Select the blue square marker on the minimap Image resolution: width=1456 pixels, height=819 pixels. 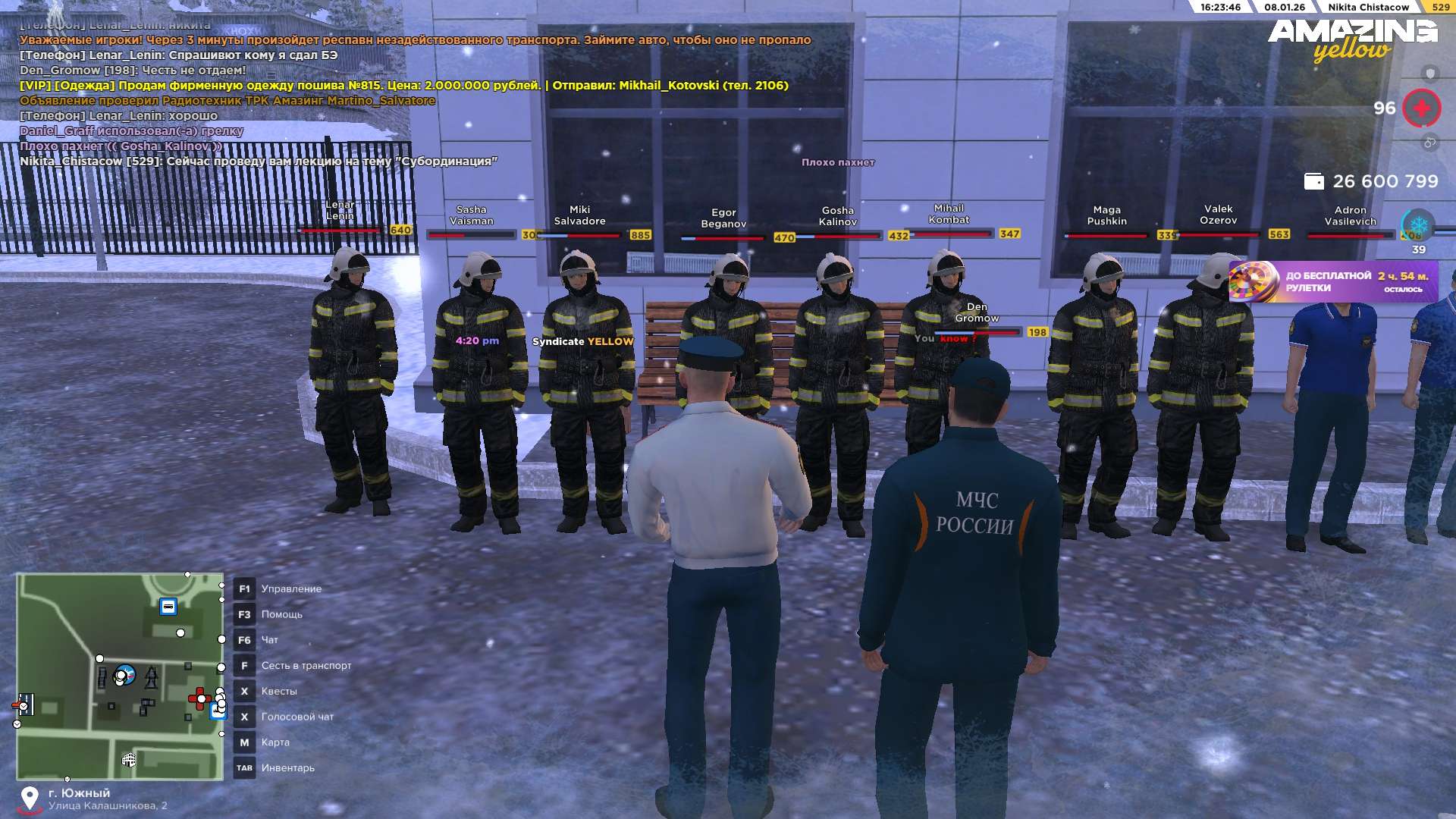pos(168,606)
